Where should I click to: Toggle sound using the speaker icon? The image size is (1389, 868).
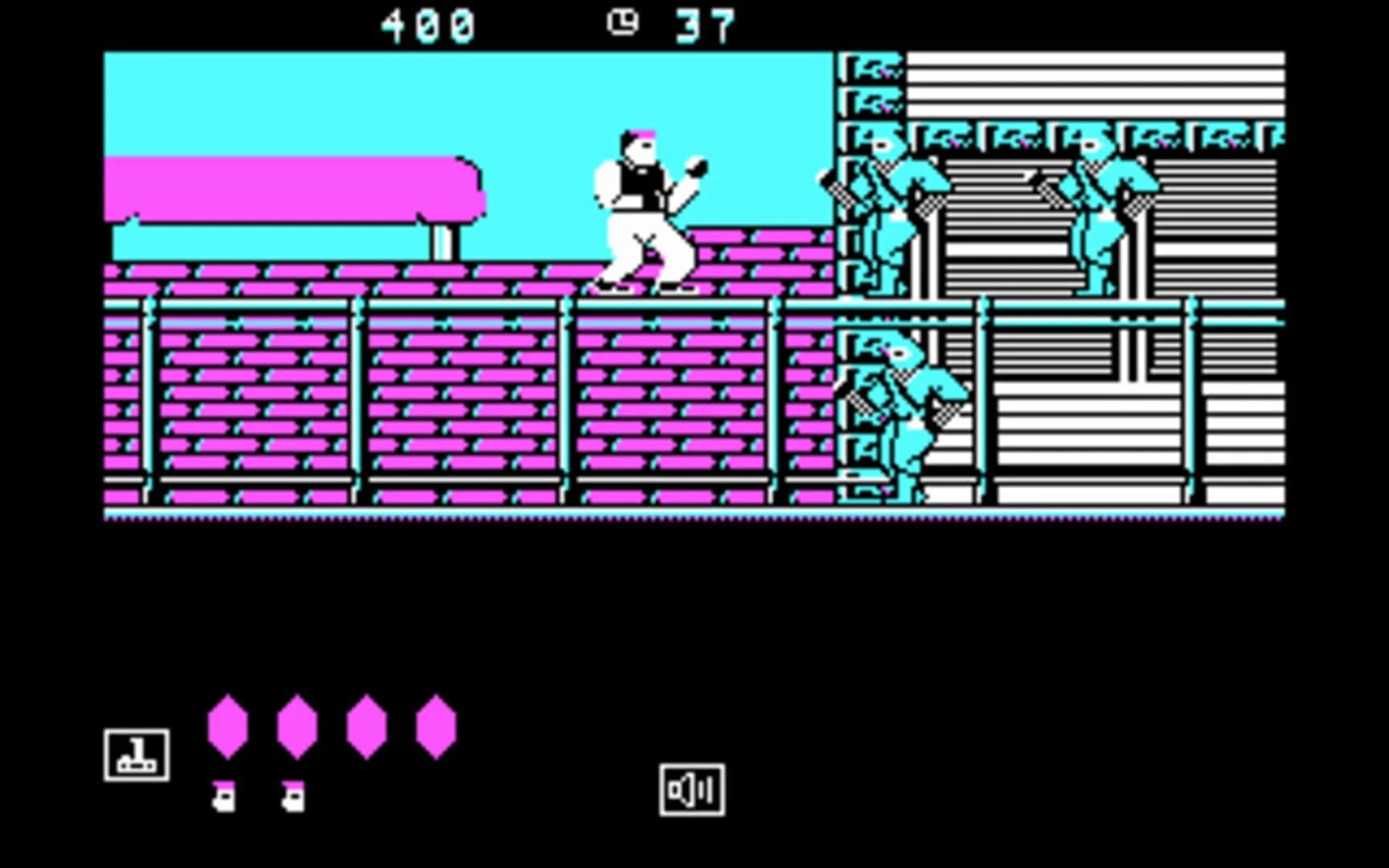[691, 788]
